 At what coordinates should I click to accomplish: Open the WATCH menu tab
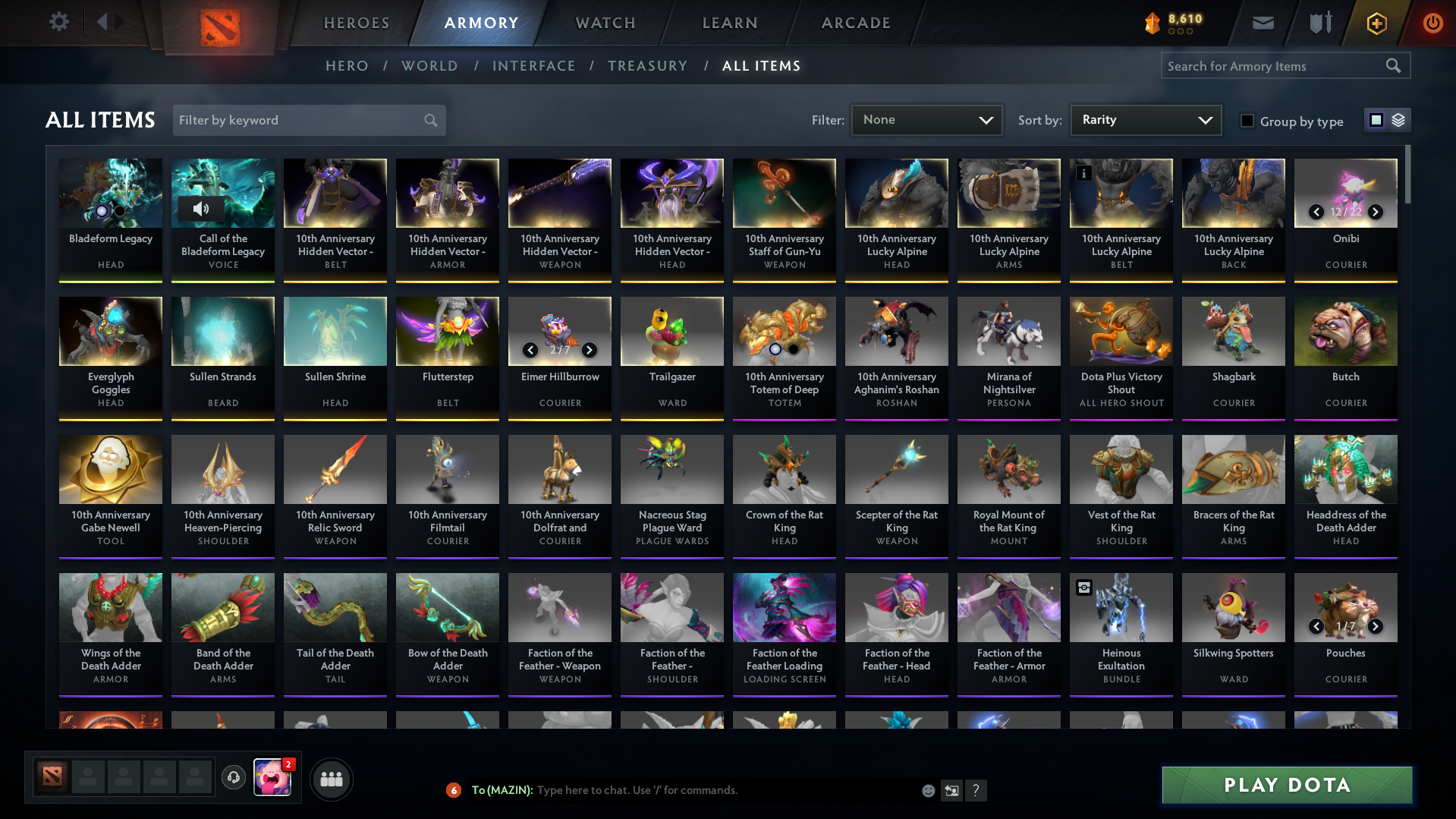tap(605, 23)
